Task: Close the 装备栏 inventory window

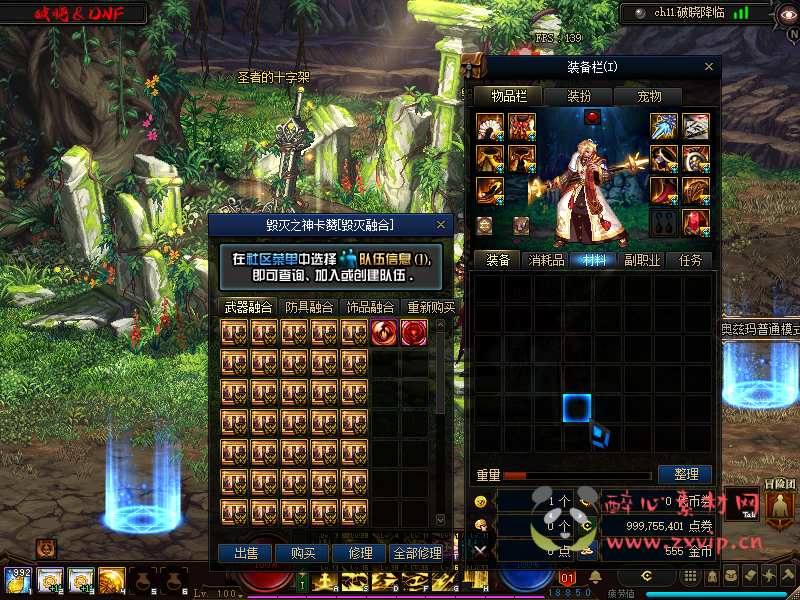Action: pos(710,66)
